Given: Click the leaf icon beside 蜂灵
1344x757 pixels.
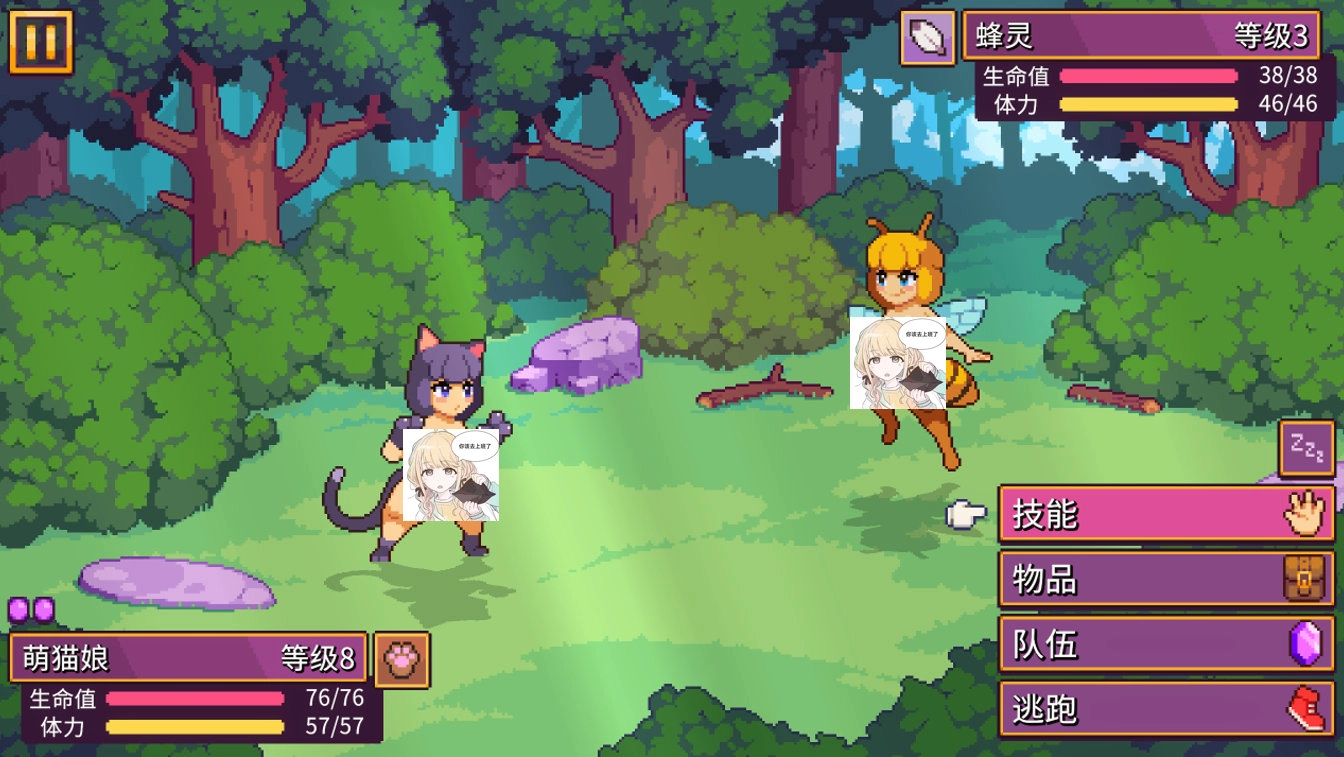Looking at the screenshot, I should click(928, 38).
